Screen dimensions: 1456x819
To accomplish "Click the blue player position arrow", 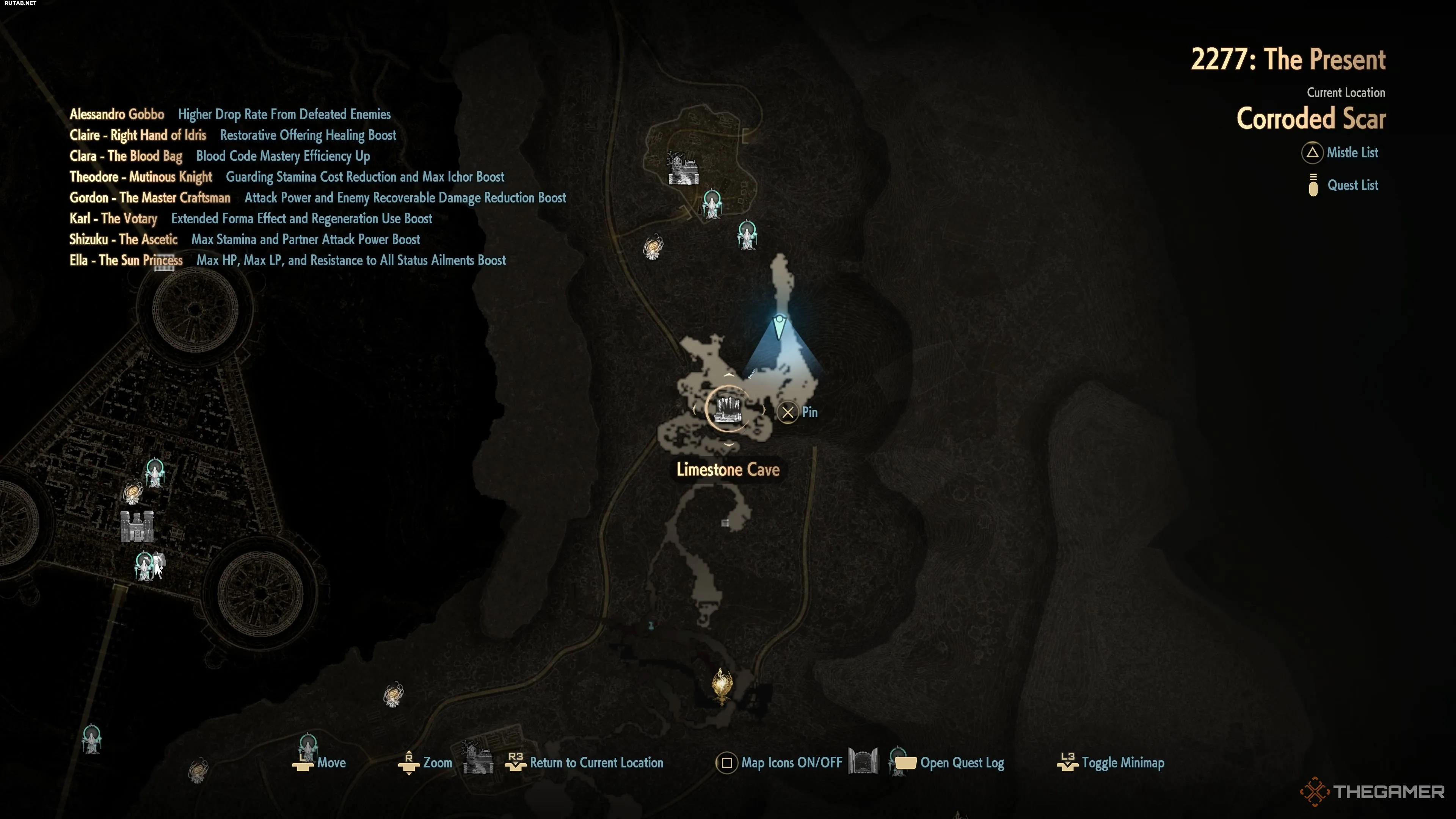I will tap(780, 326).
